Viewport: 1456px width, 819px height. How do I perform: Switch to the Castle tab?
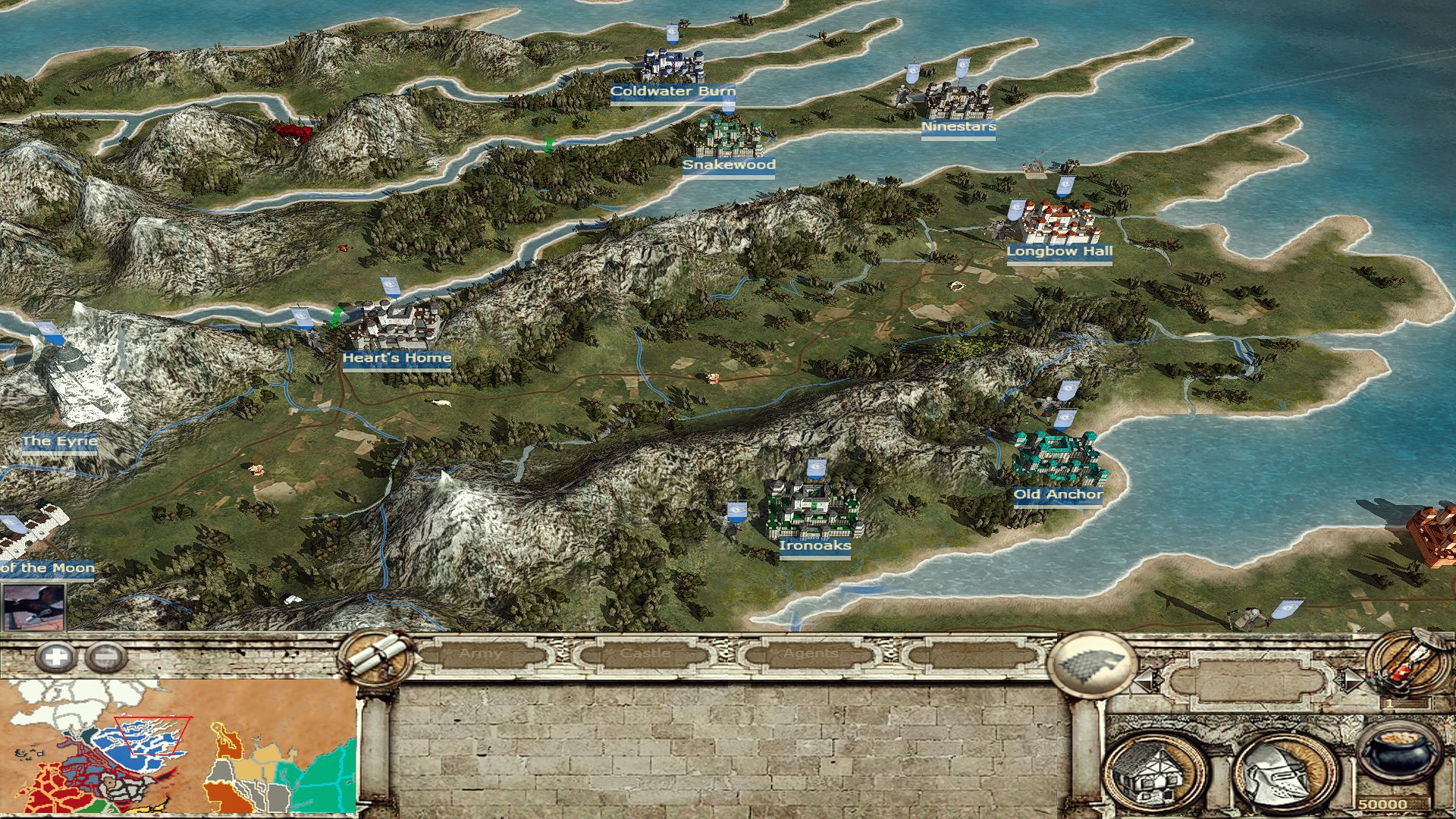(x=645, y=654)
